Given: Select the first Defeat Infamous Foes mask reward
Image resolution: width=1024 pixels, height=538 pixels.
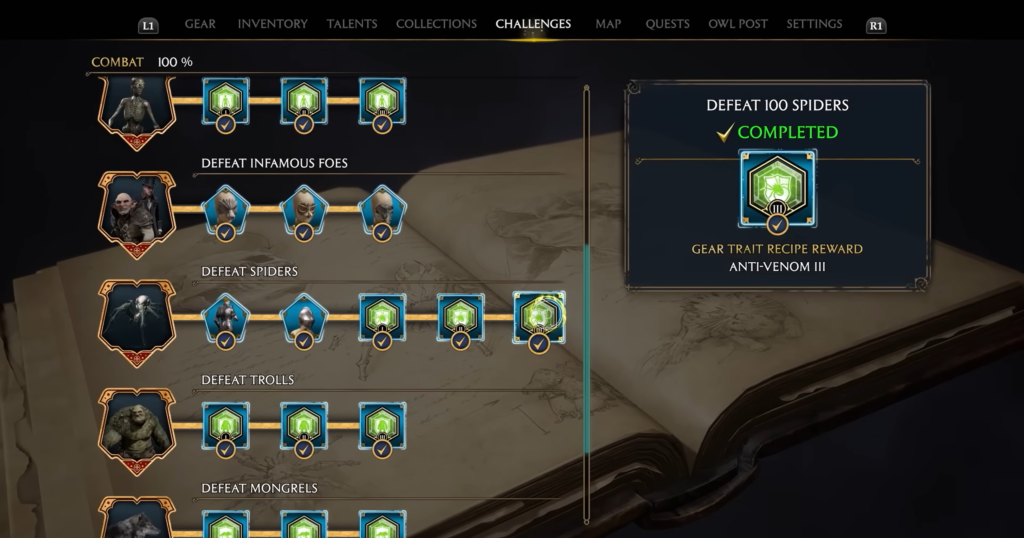Looking at the screenshot, I should (226, 209).
